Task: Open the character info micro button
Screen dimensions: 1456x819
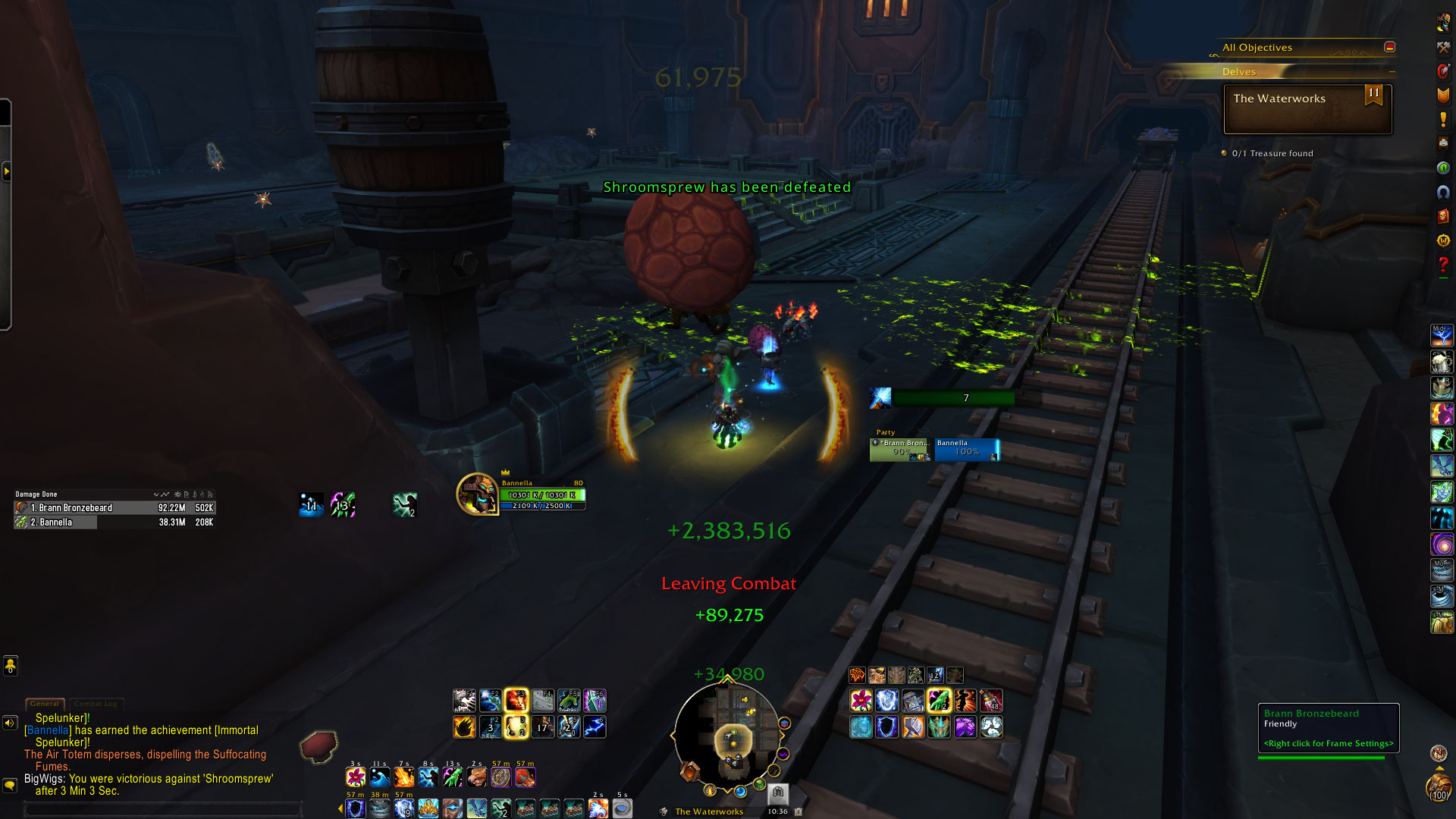Action: click(x=1442, y=23)
